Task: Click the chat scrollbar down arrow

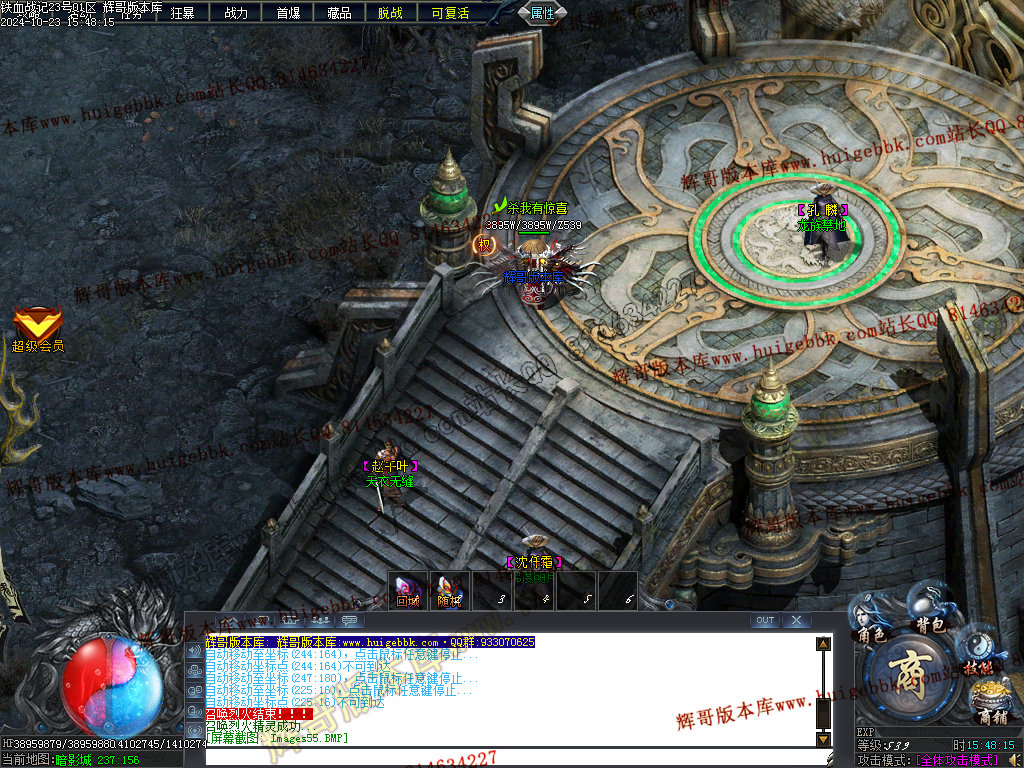Action: [824, 739]
